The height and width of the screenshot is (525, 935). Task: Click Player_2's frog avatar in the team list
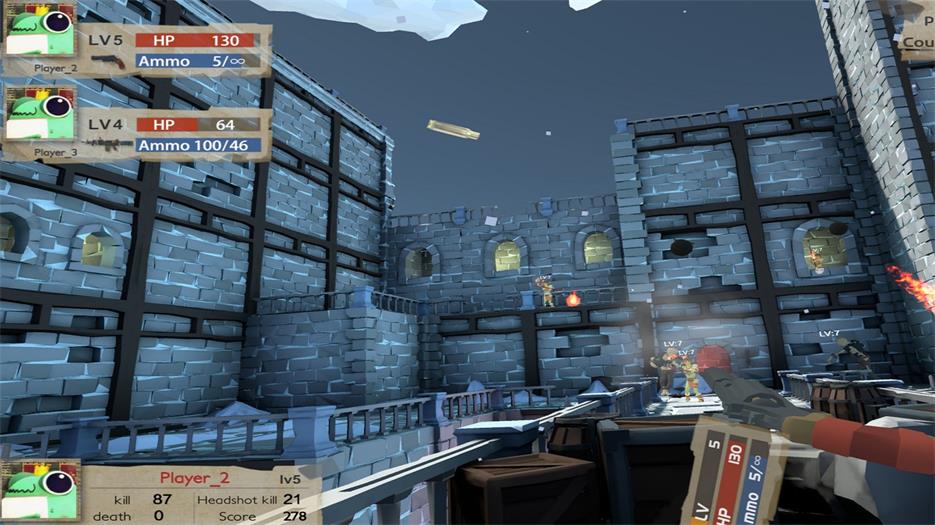41,29
